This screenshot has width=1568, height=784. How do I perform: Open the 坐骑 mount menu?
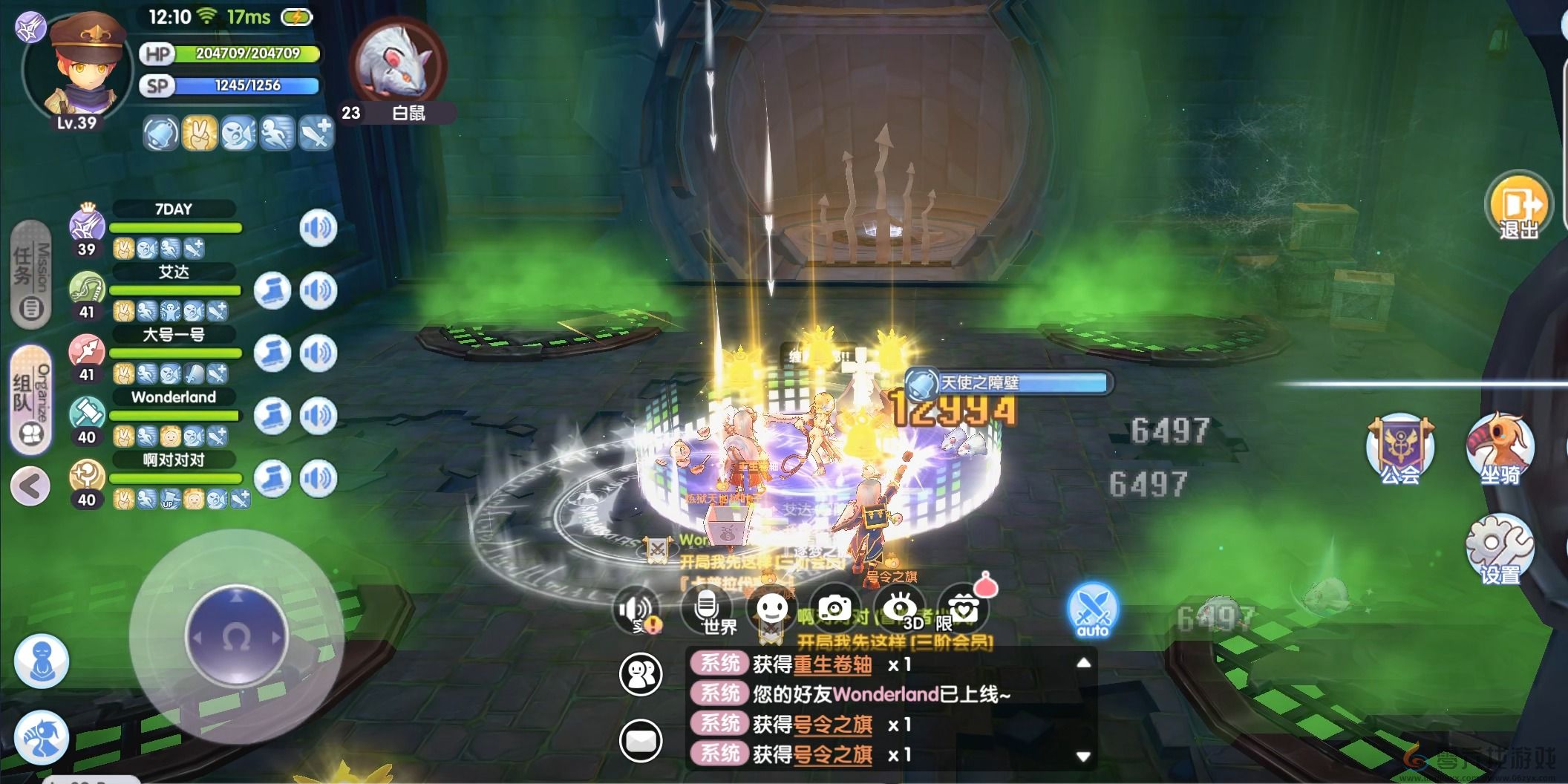coord(1499,450)
